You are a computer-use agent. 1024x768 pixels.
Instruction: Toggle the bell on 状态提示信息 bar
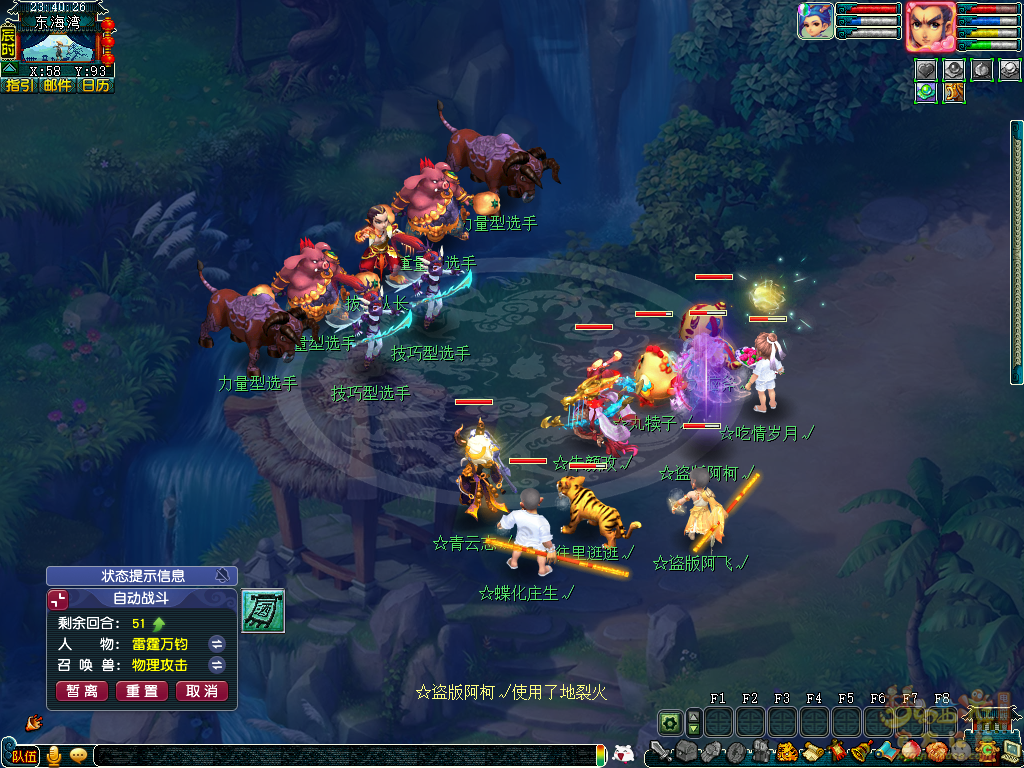(222, 576)
